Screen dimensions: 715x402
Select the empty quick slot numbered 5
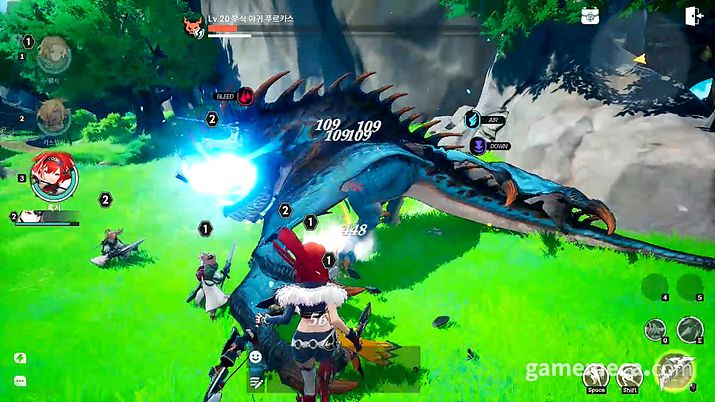[688, 285]
